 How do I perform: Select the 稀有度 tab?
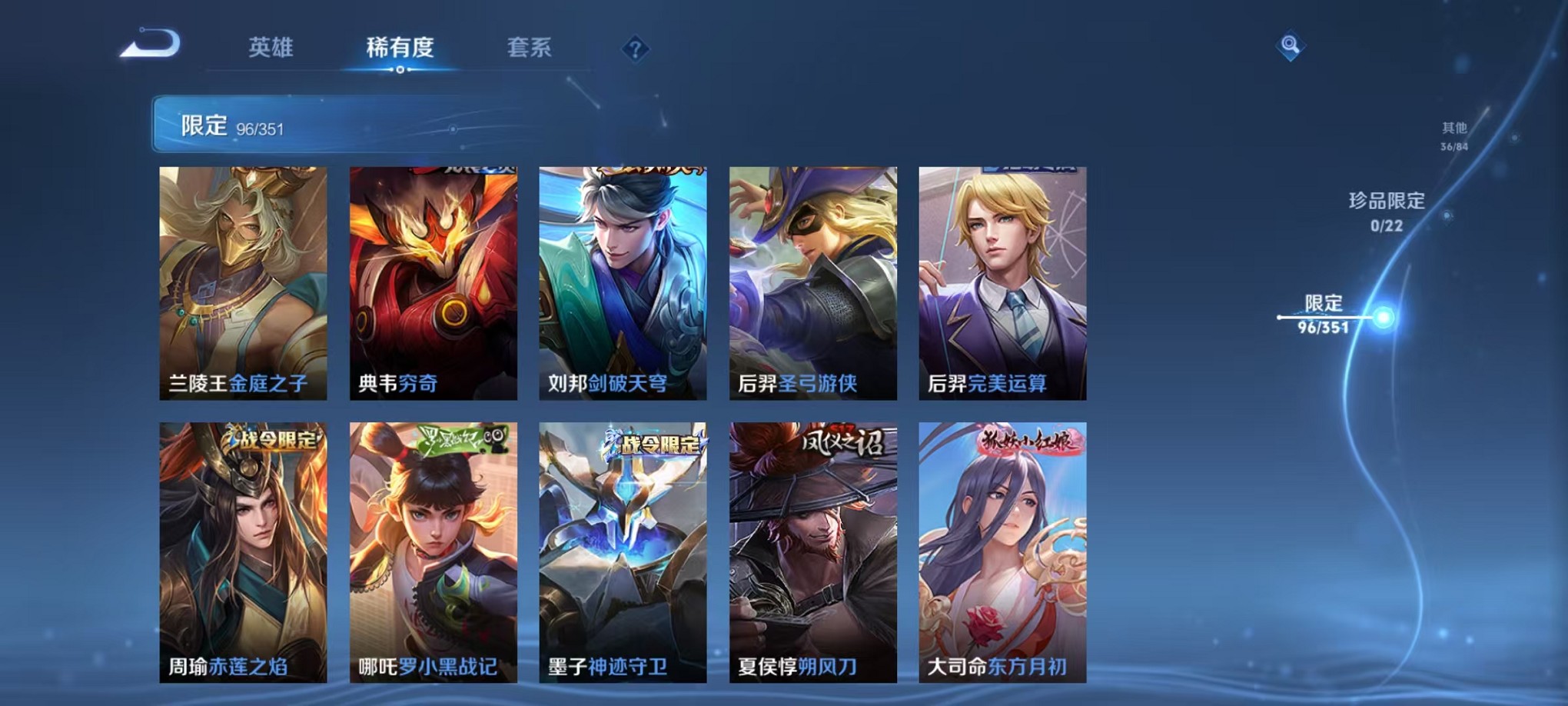click(x=400, y=48)
